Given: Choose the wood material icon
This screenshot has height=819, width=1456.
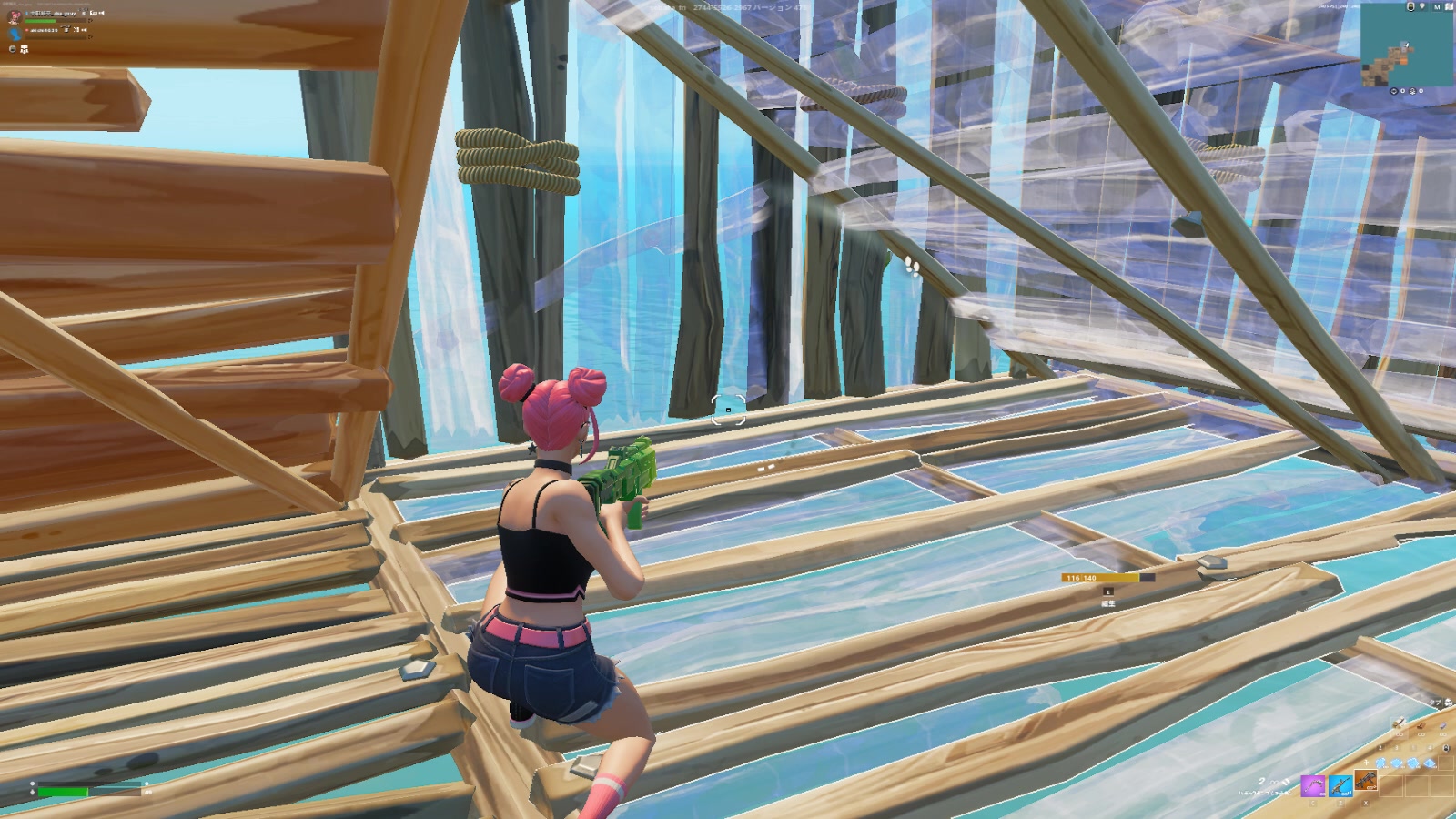Looking at the screenshot, I should [x=1399, y=724].
